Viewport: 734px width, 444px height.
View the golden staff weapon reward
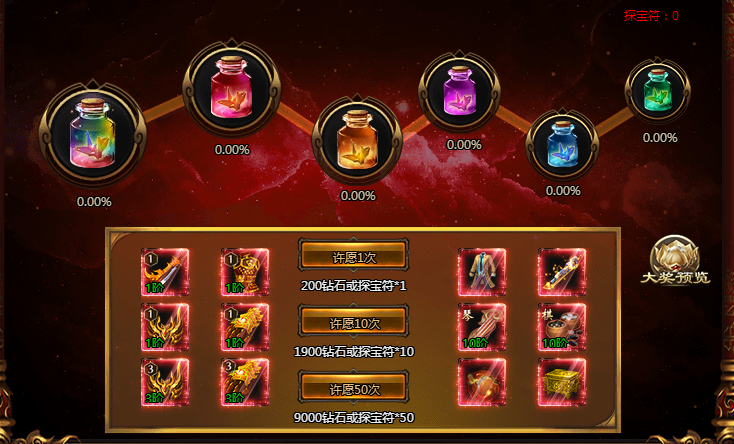coord(561,272)
